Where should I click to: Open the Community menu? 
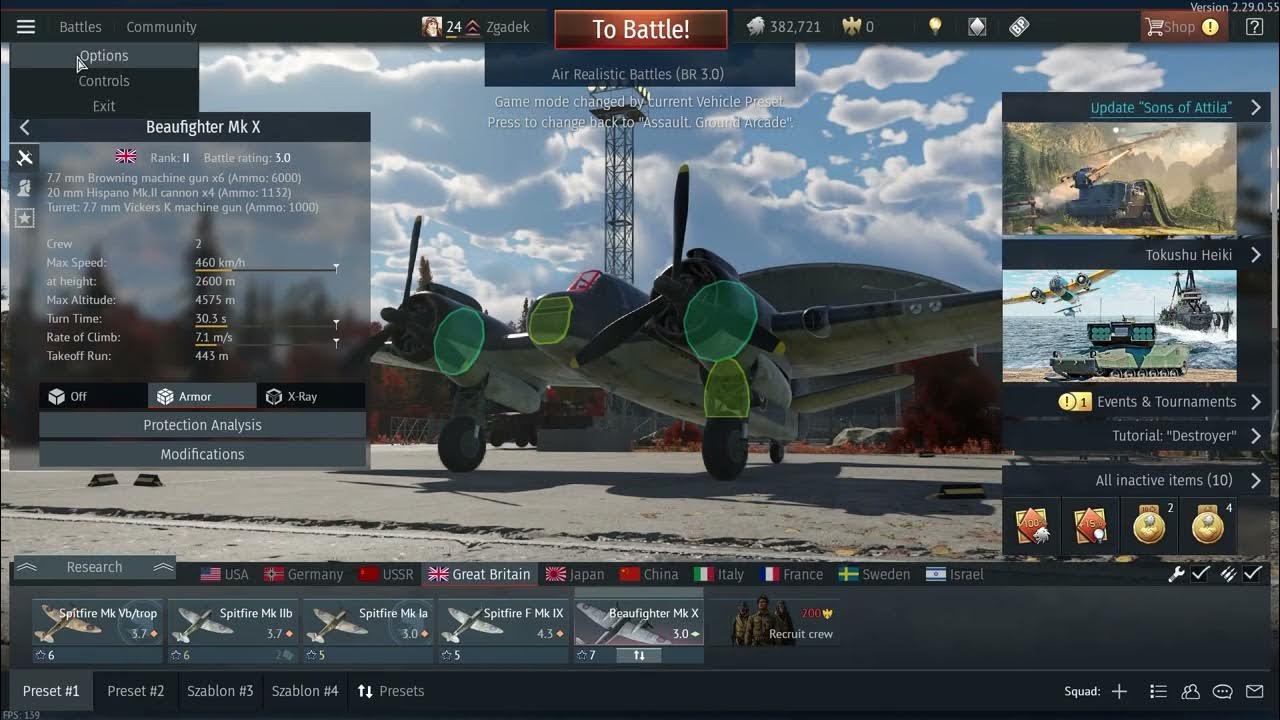[161, 27]
